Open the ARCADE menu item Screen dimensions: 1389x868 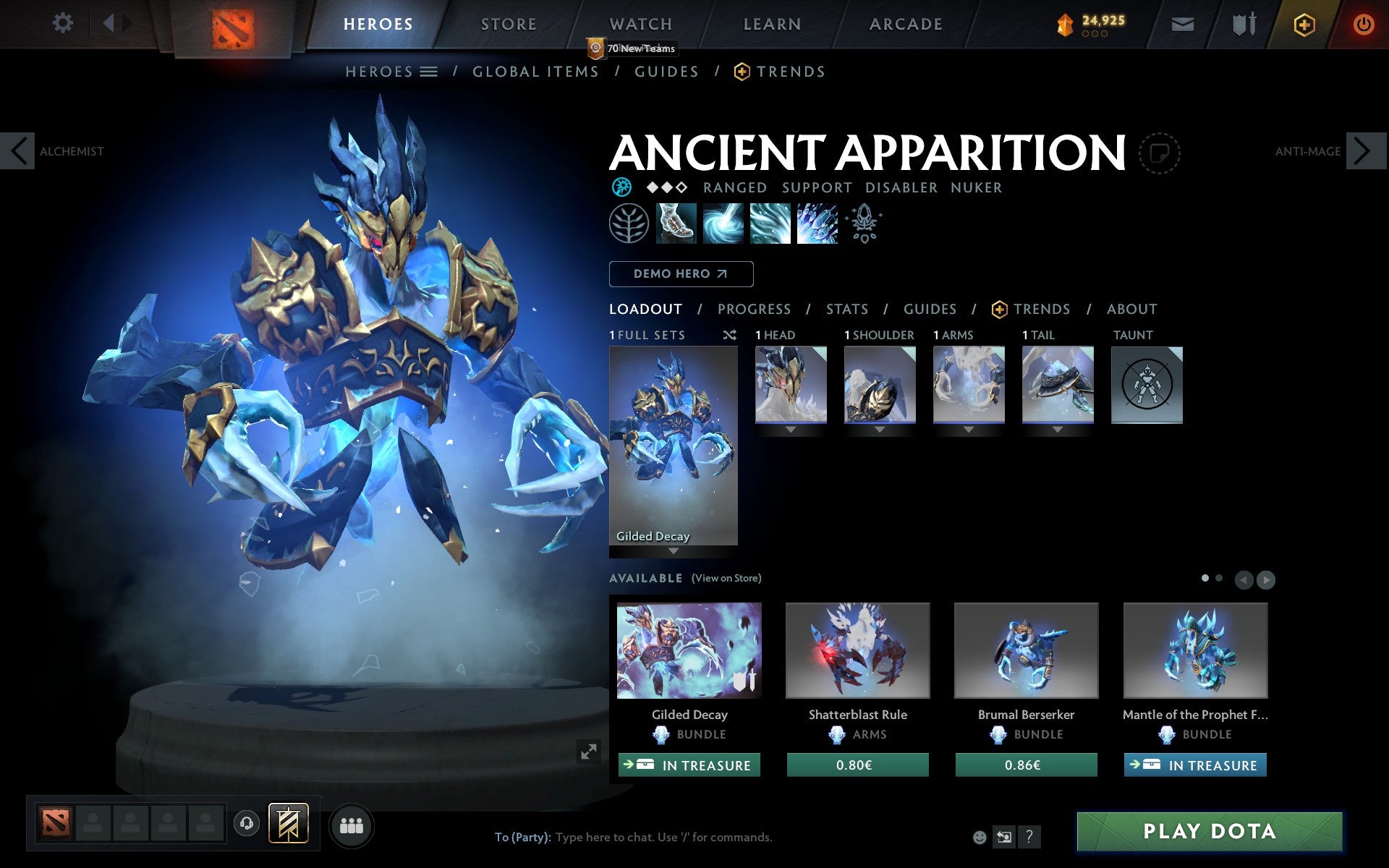tap(905, 23)
